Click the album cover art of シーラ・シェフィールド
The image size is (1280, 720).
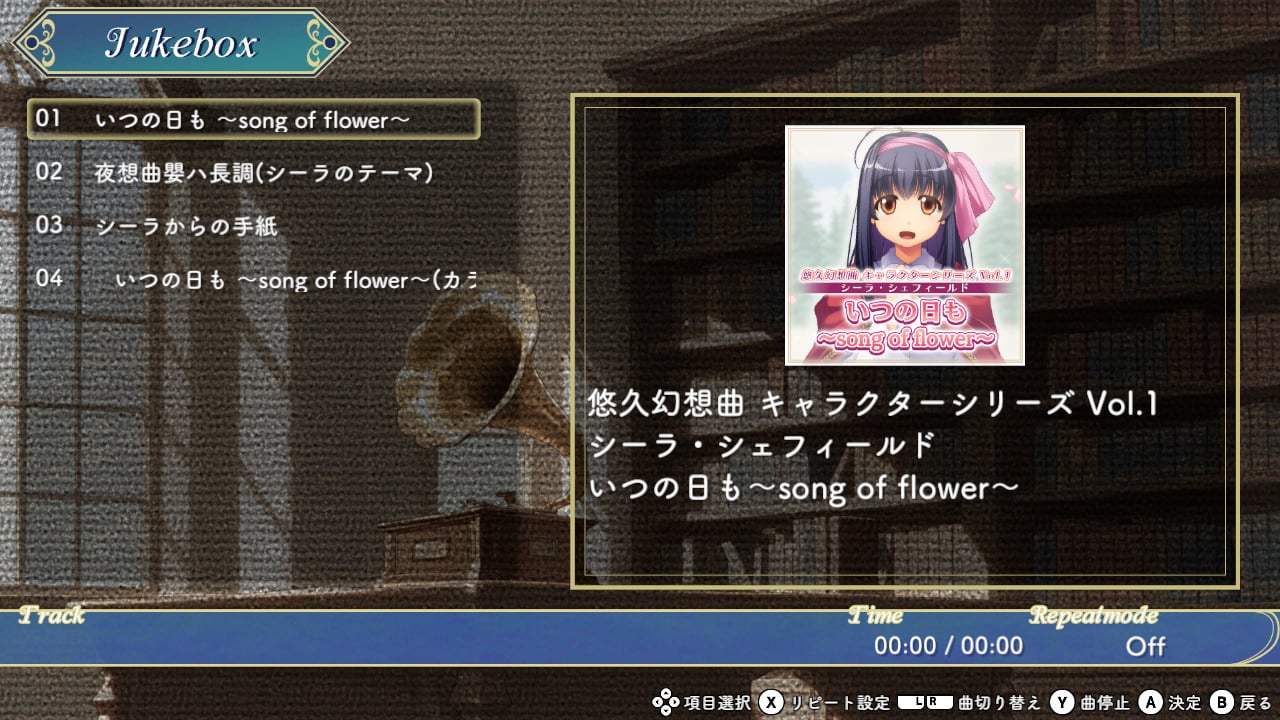pyautogui.click(x=905, y=244)
